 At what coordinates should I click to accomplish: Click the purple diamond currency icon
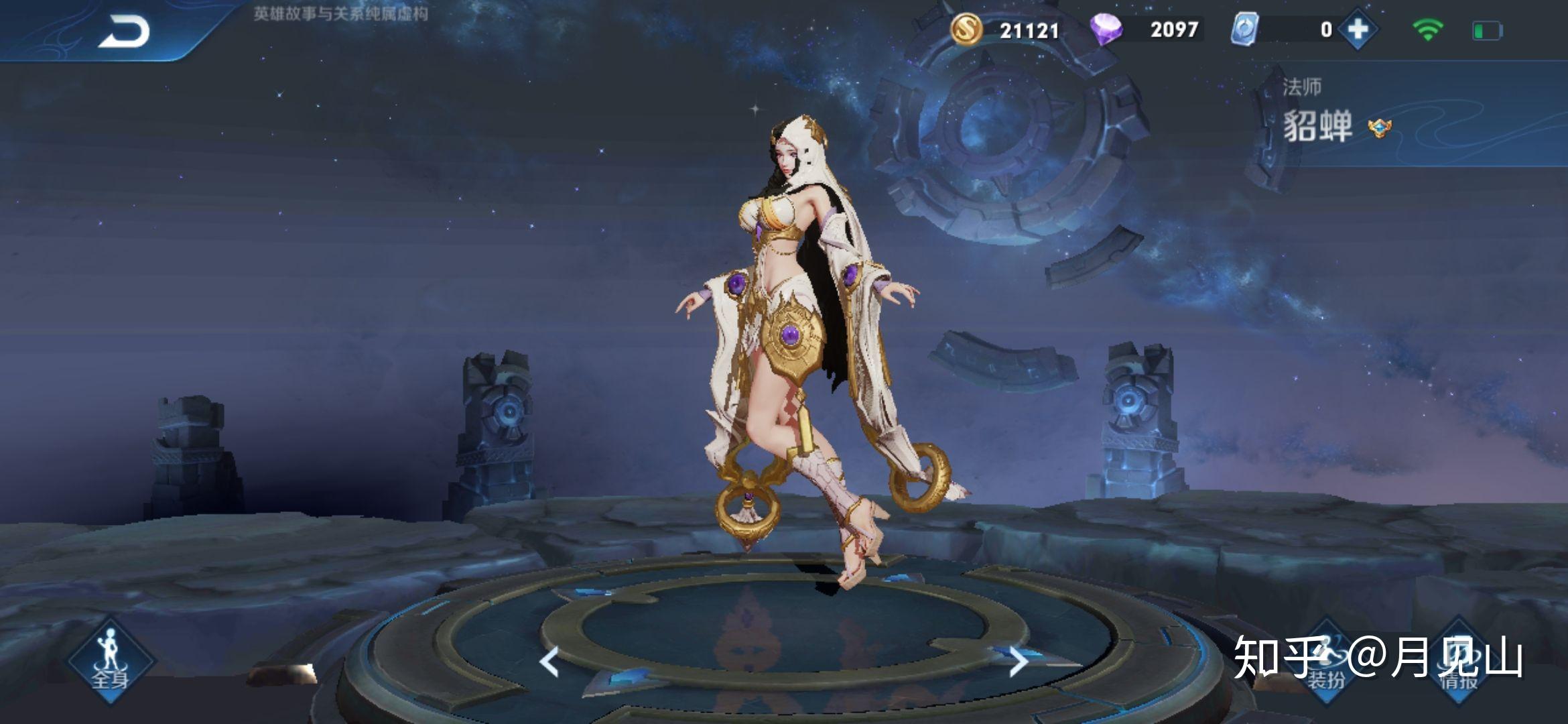(x=1106, y=29)
